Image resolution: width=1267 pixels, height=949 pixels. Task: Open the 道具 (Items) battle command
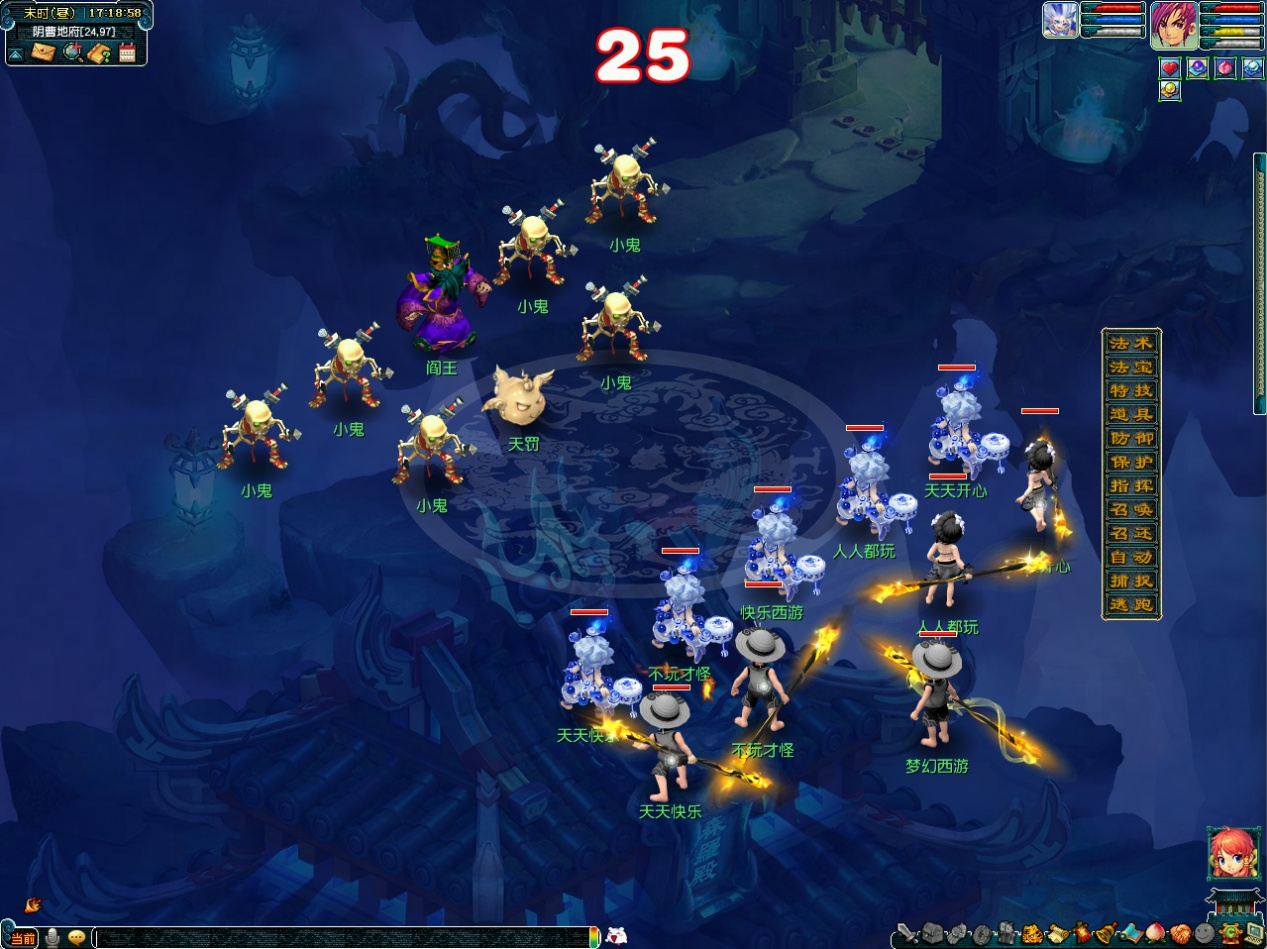[1131, 414]
